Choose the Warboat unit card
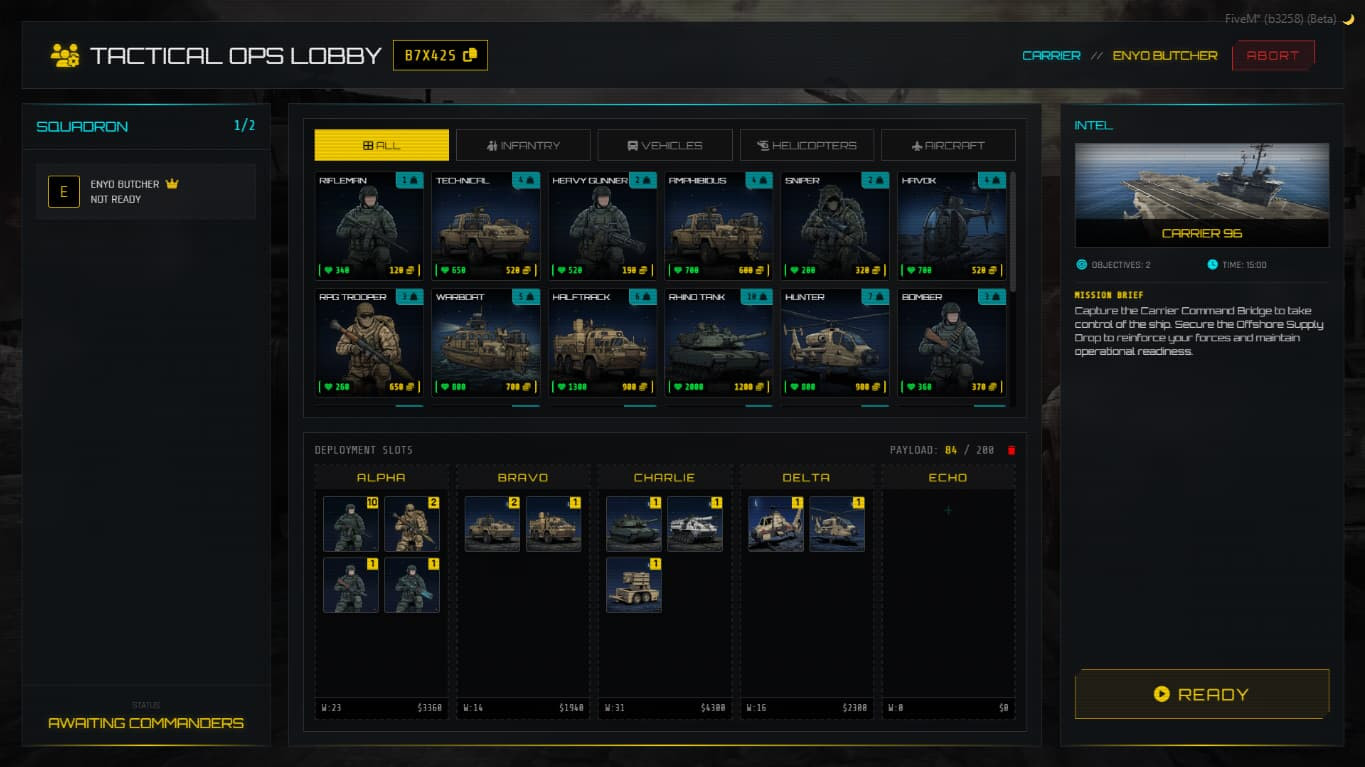This screenshot has width=1365, height=767. click(x=486, y=342)
